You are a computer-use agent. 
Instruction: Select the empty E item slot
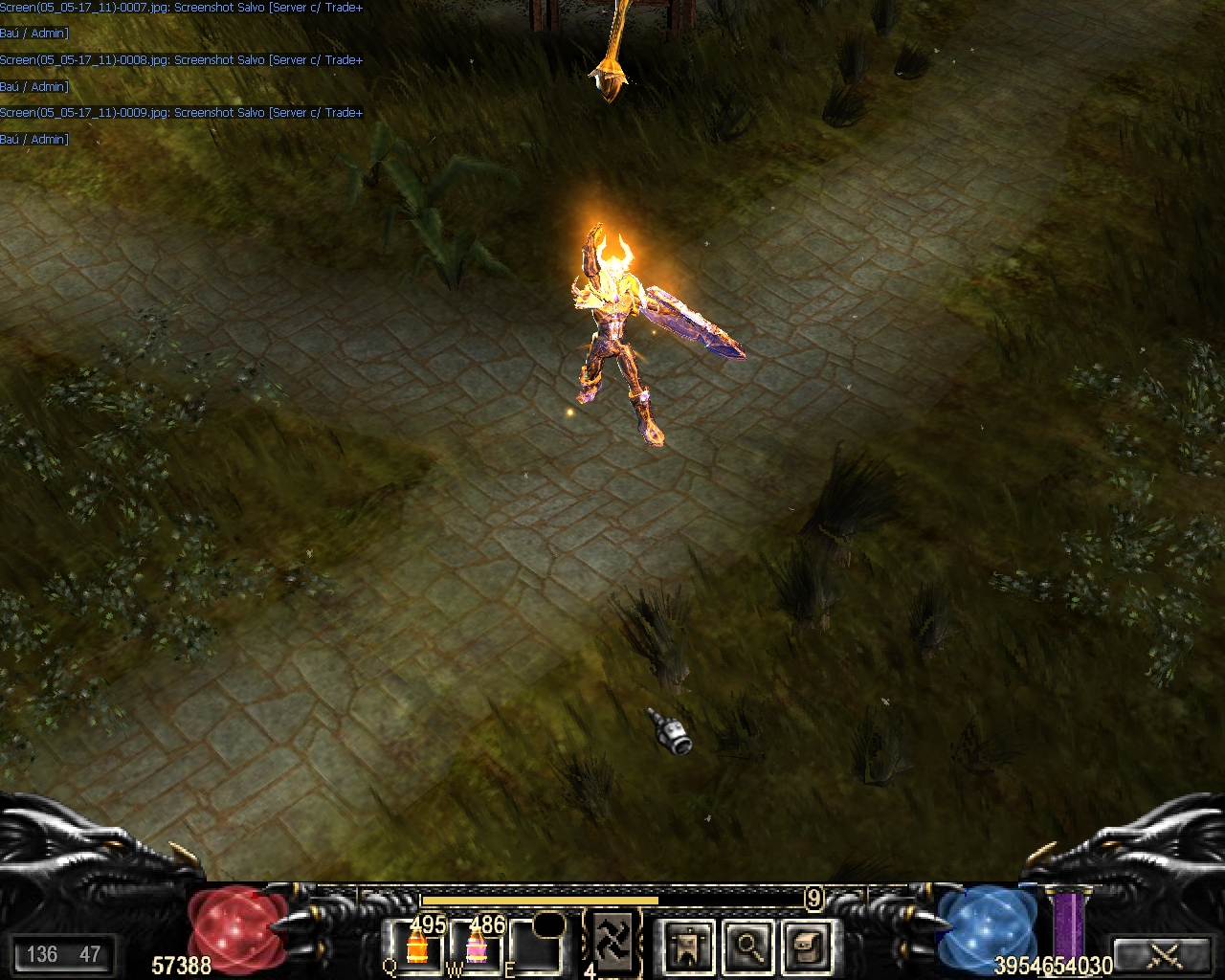[x=537, y=947]
